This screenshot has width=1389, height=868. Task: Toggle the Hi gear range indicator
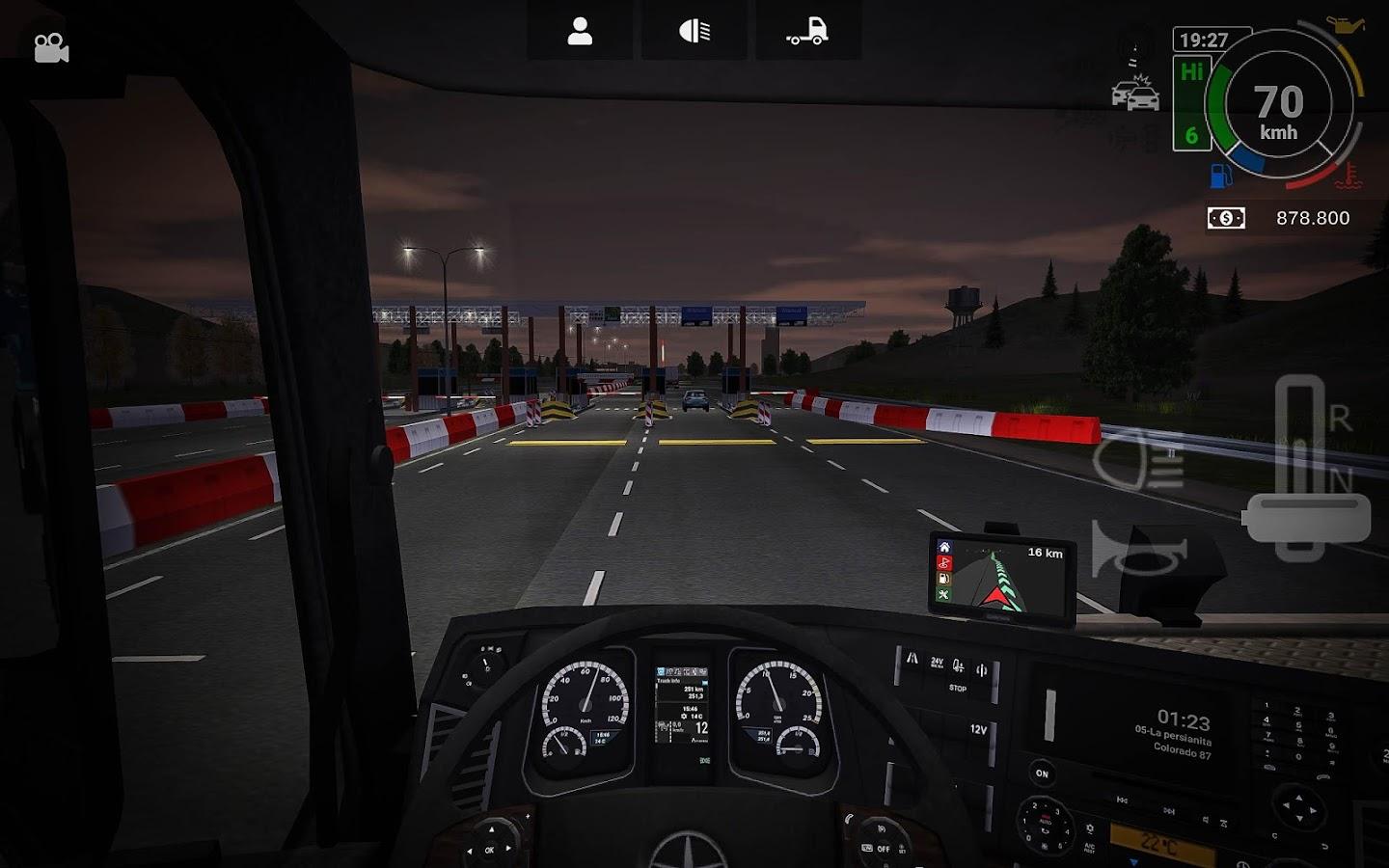[1192, 73]
